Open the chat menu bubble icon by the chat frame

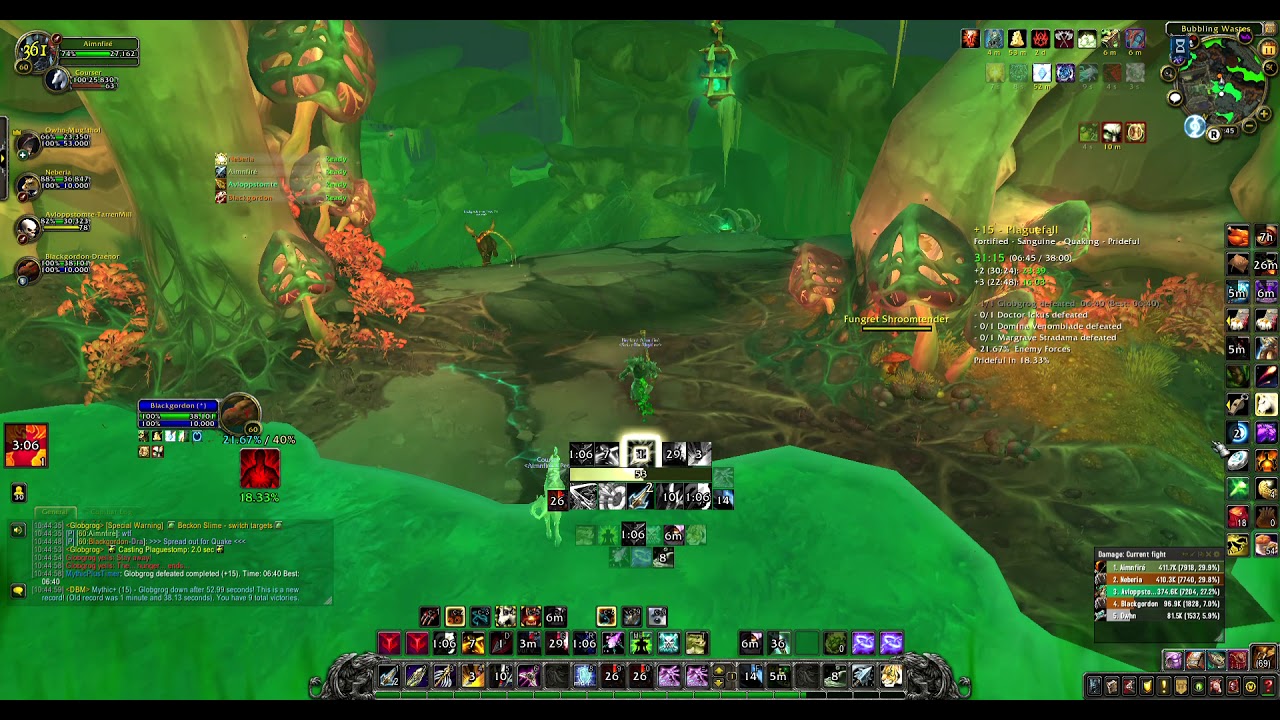coord(18,590)
